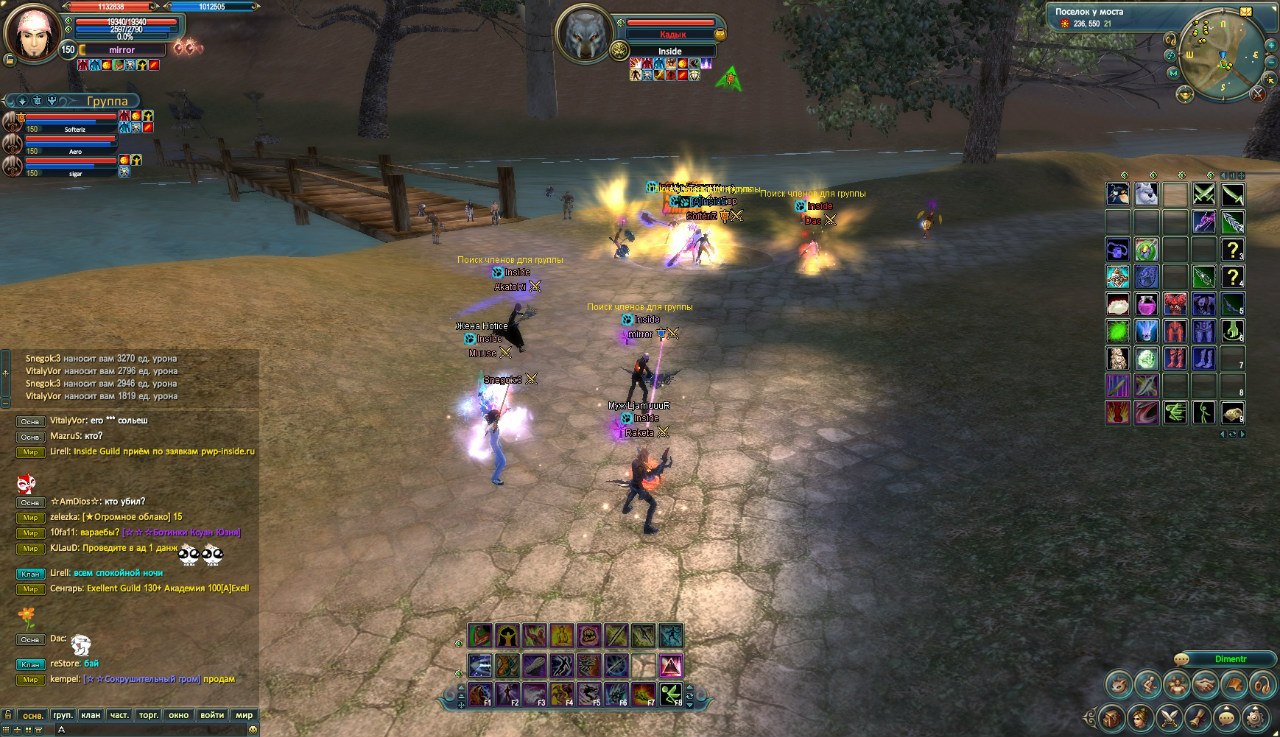Screen dimensions: 1280x737
Task: Click the chat text input field
Action: [150, 730]
